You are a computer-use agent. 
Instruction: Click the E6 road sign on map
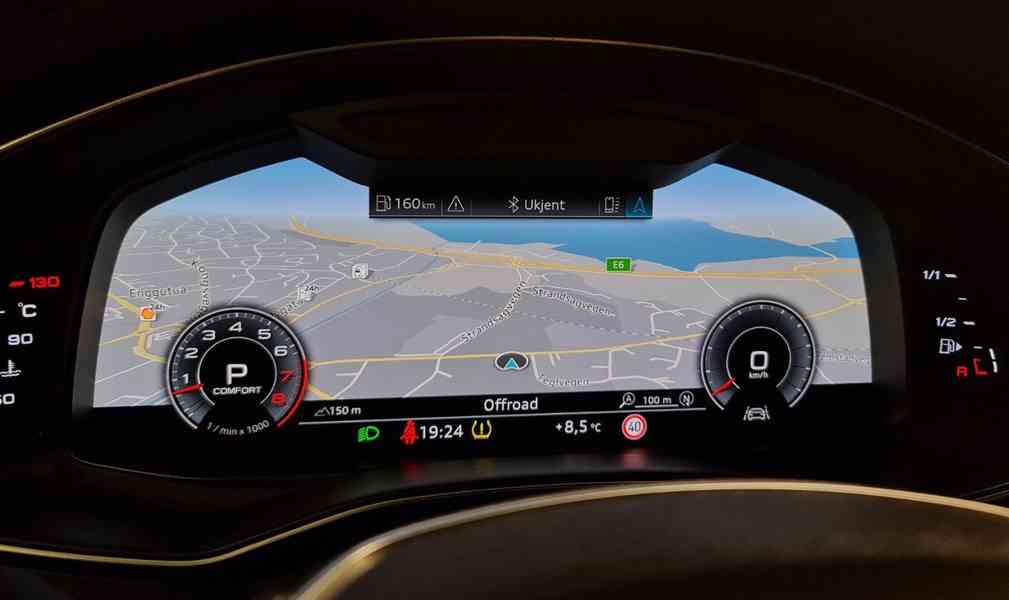click(618, 264)
